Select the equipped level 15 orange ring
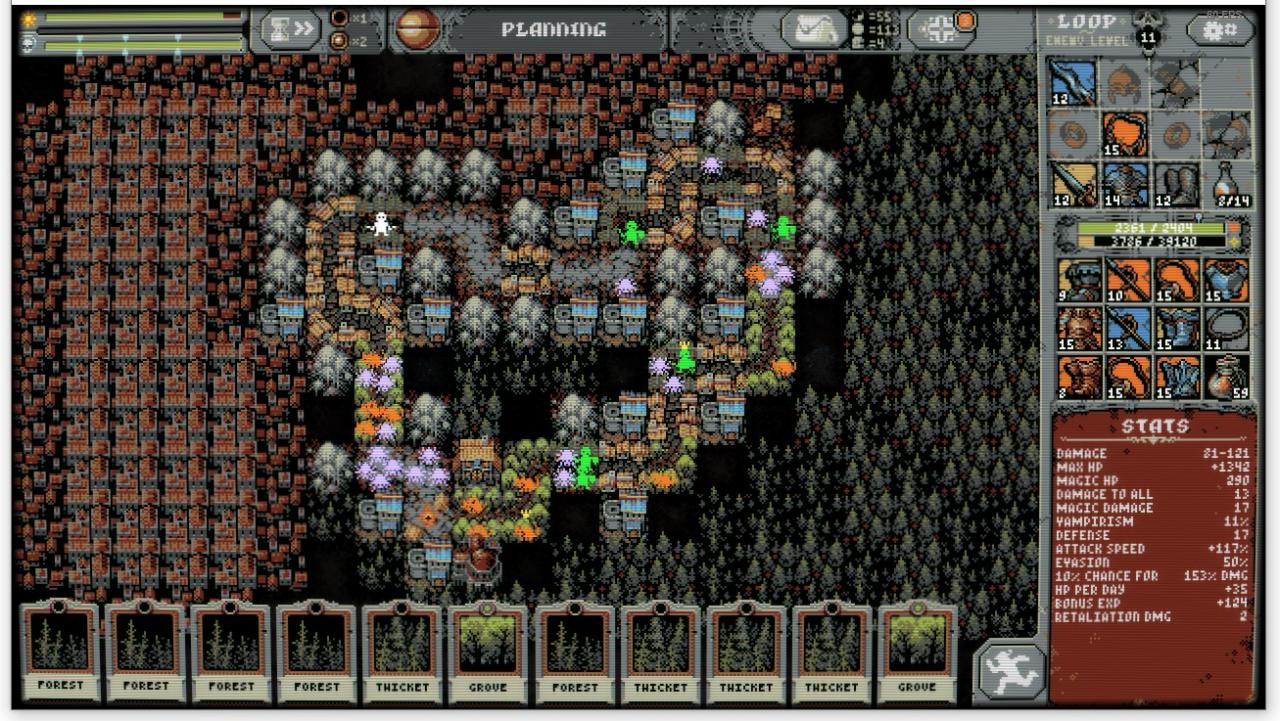 click(x=1125, y=133)
